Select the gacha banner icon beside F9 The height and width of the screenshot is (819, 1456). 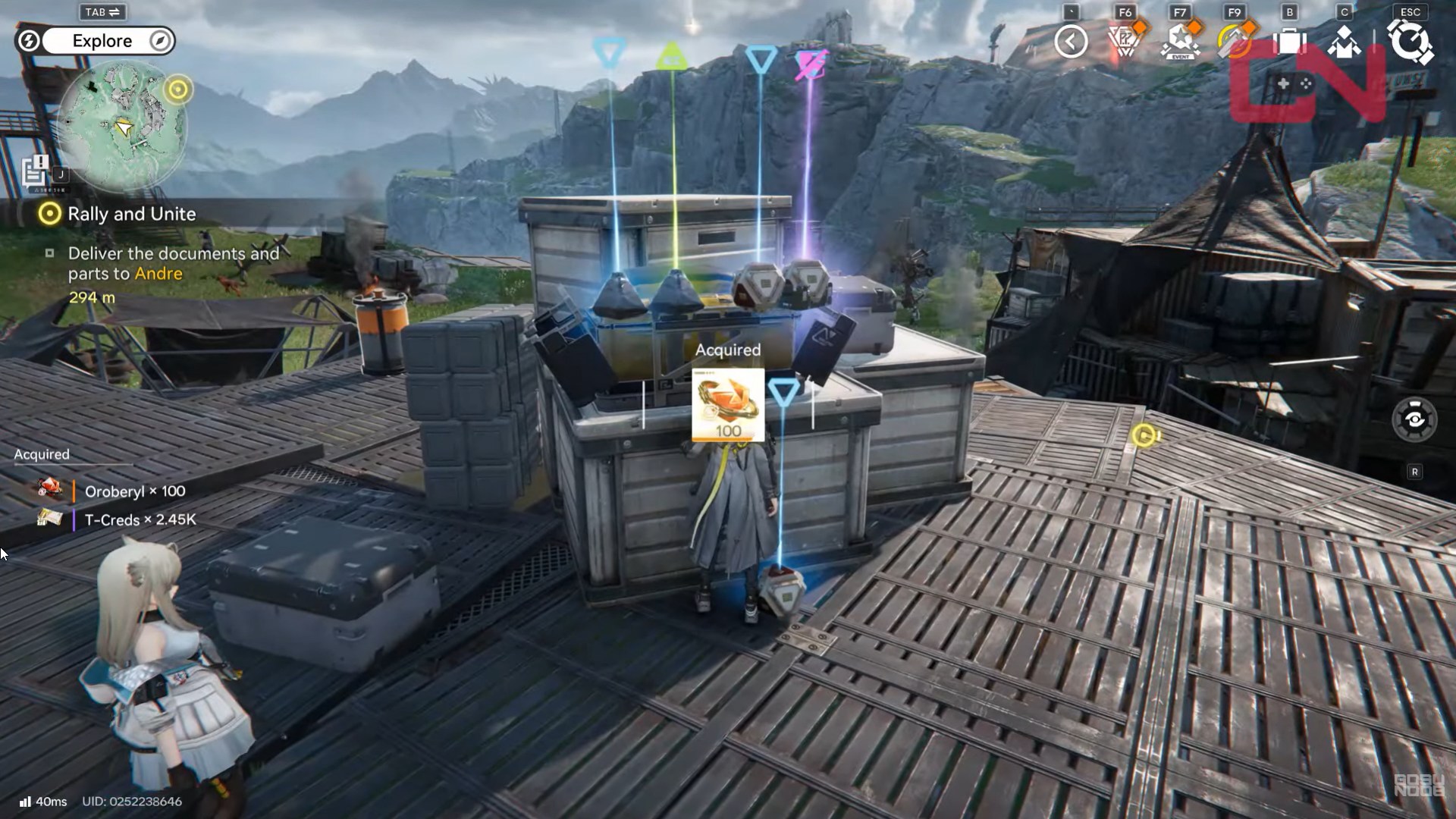pyautogui.click(x=1235, y=42)
